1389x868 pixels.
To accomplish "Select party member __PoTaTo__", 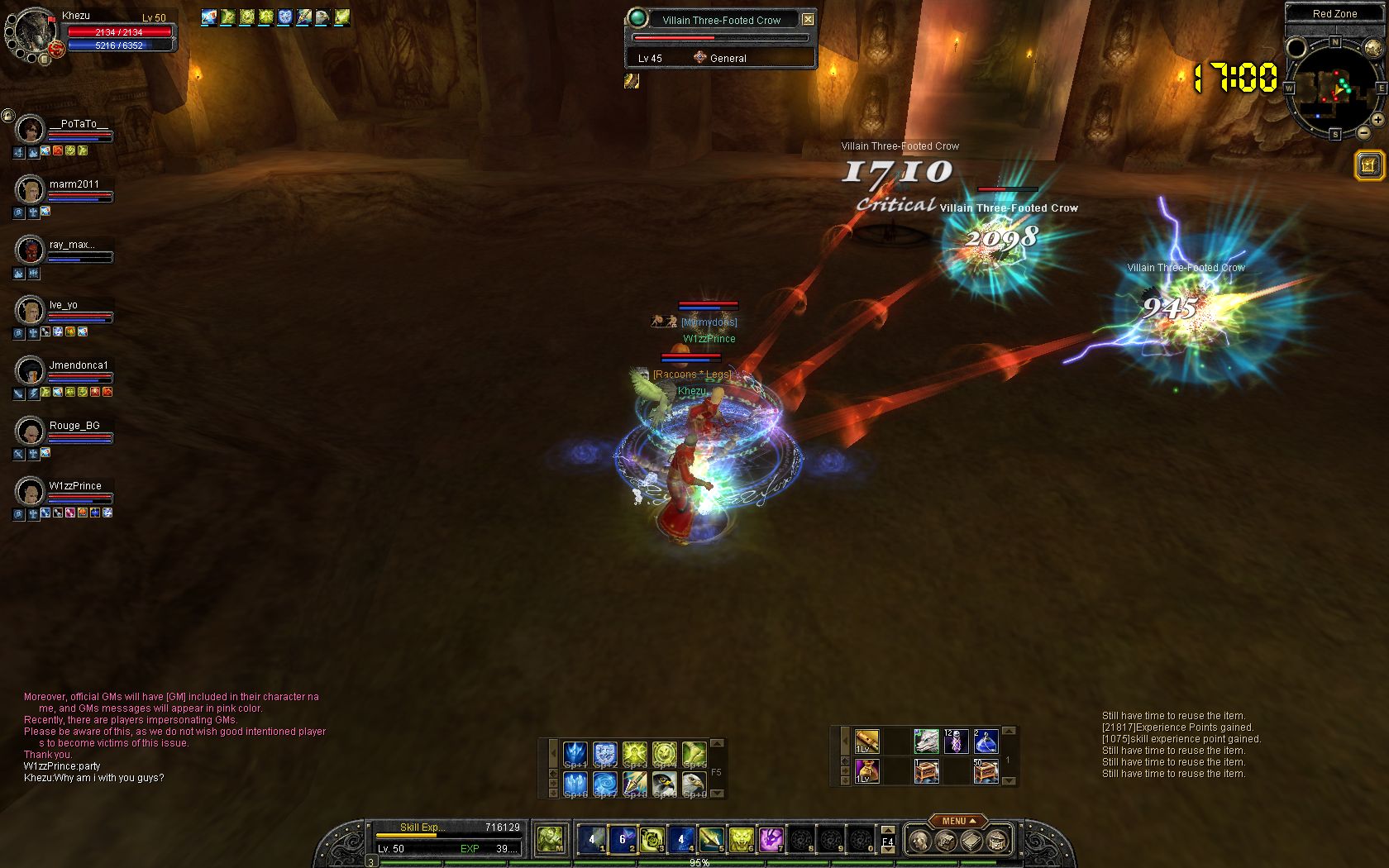I will pos(31,129).
